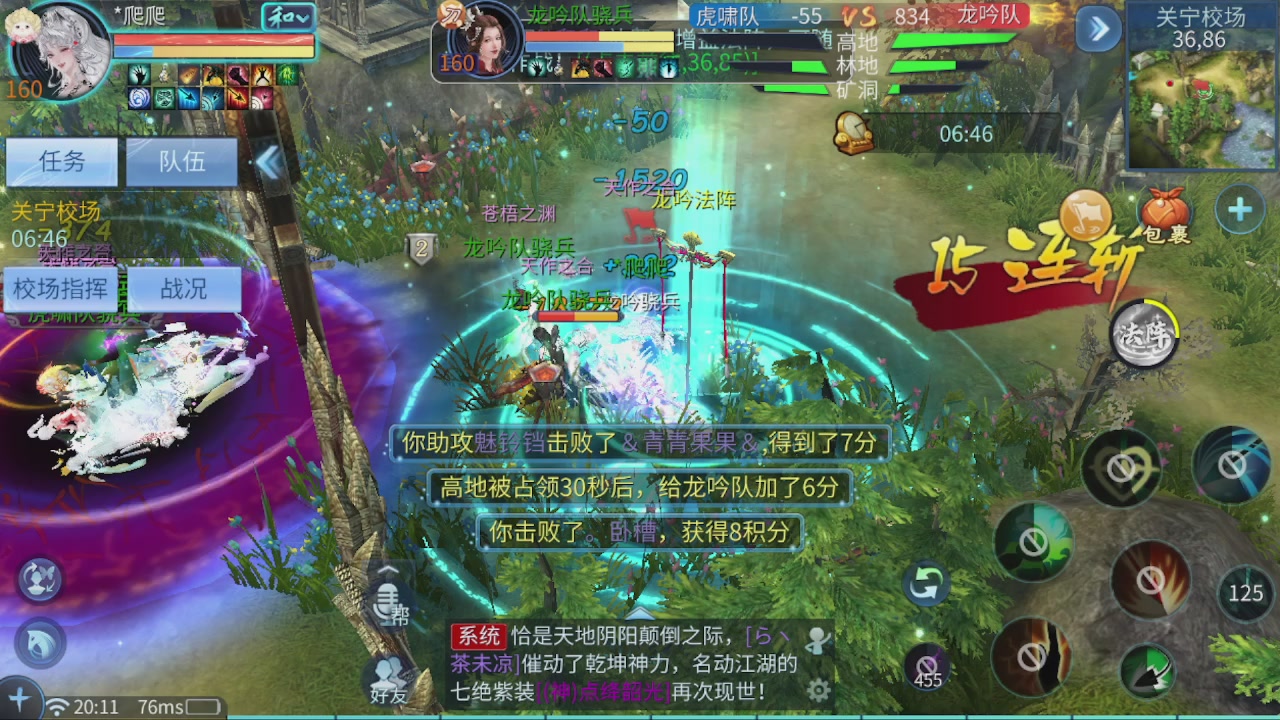This screenshot has height=720, width=1280.
Task: Open the 和 mode dropdown beside player name
Action: (x=290, y=17)
